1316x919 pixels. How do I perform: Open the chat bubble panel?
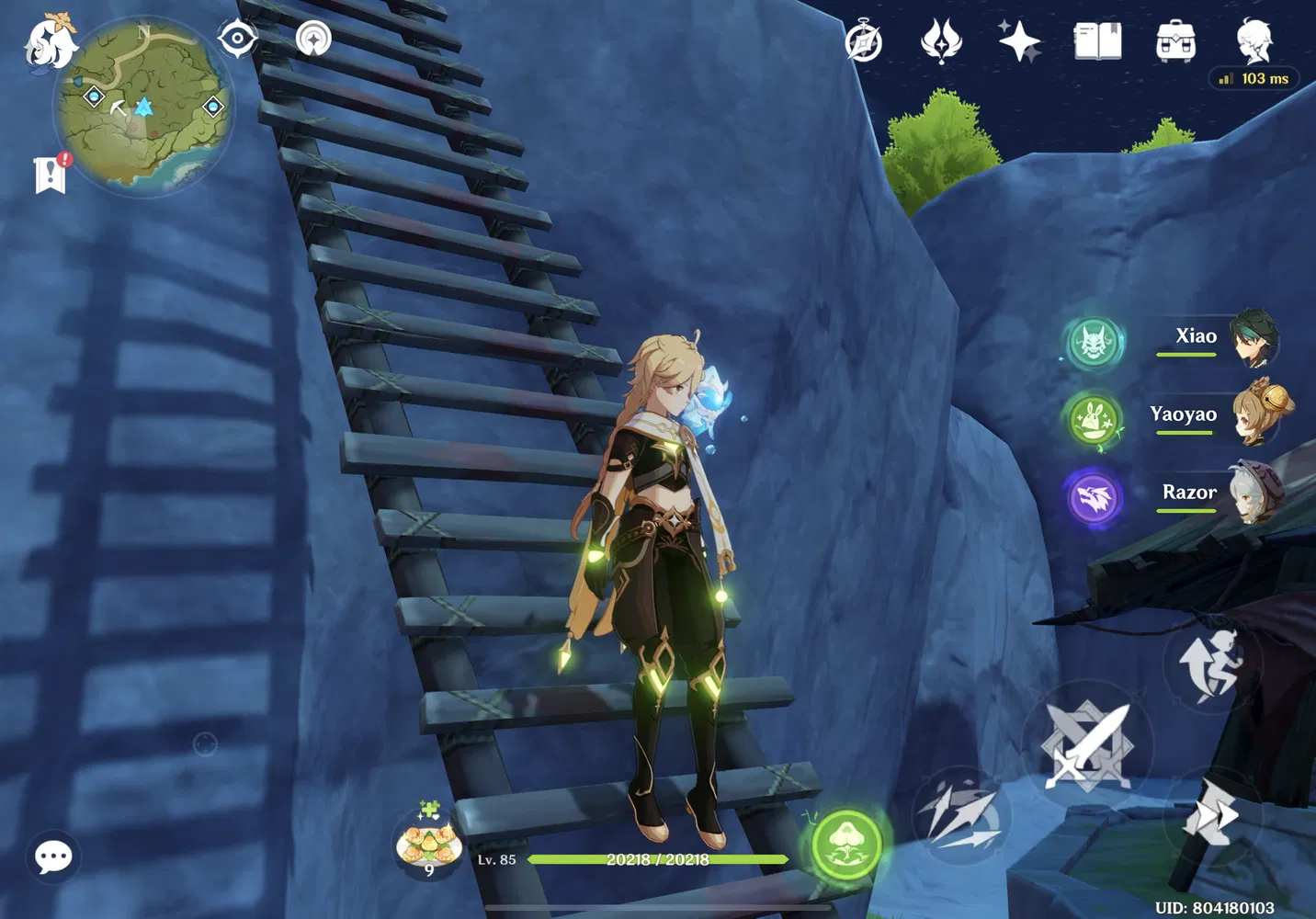click(x=53, y=856)
